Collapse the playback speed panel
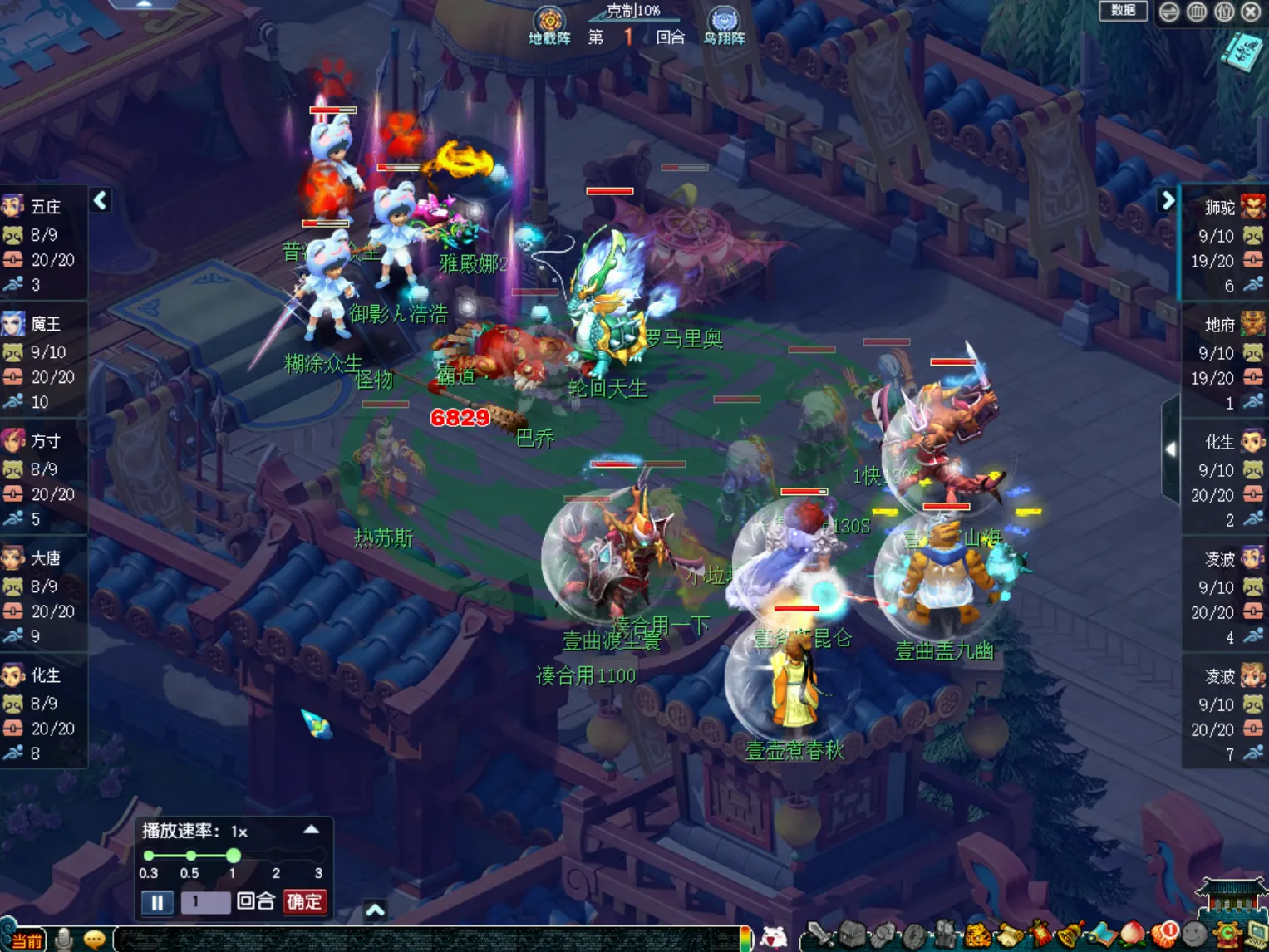 311,830
